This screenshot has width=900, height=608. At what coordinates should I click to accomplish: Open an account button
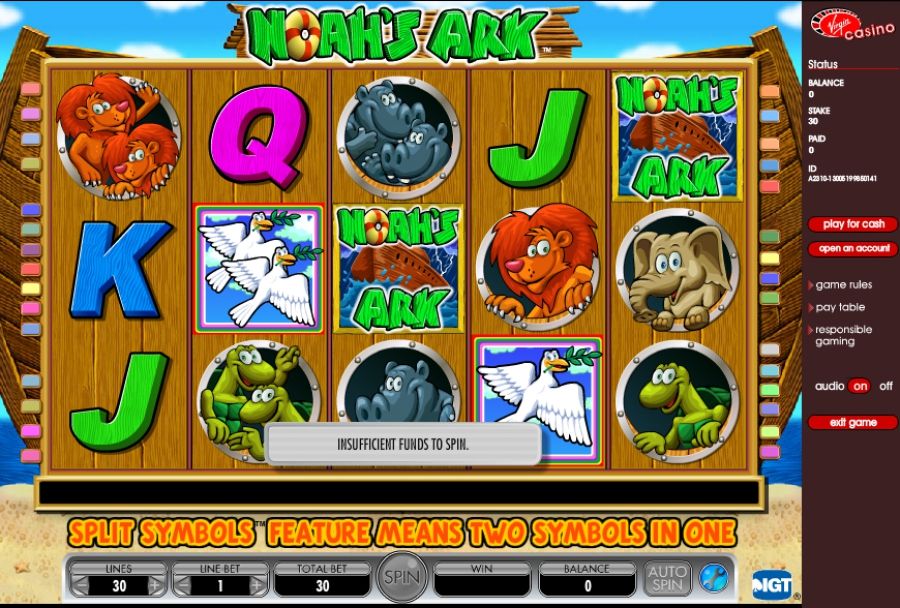[852, 248]
